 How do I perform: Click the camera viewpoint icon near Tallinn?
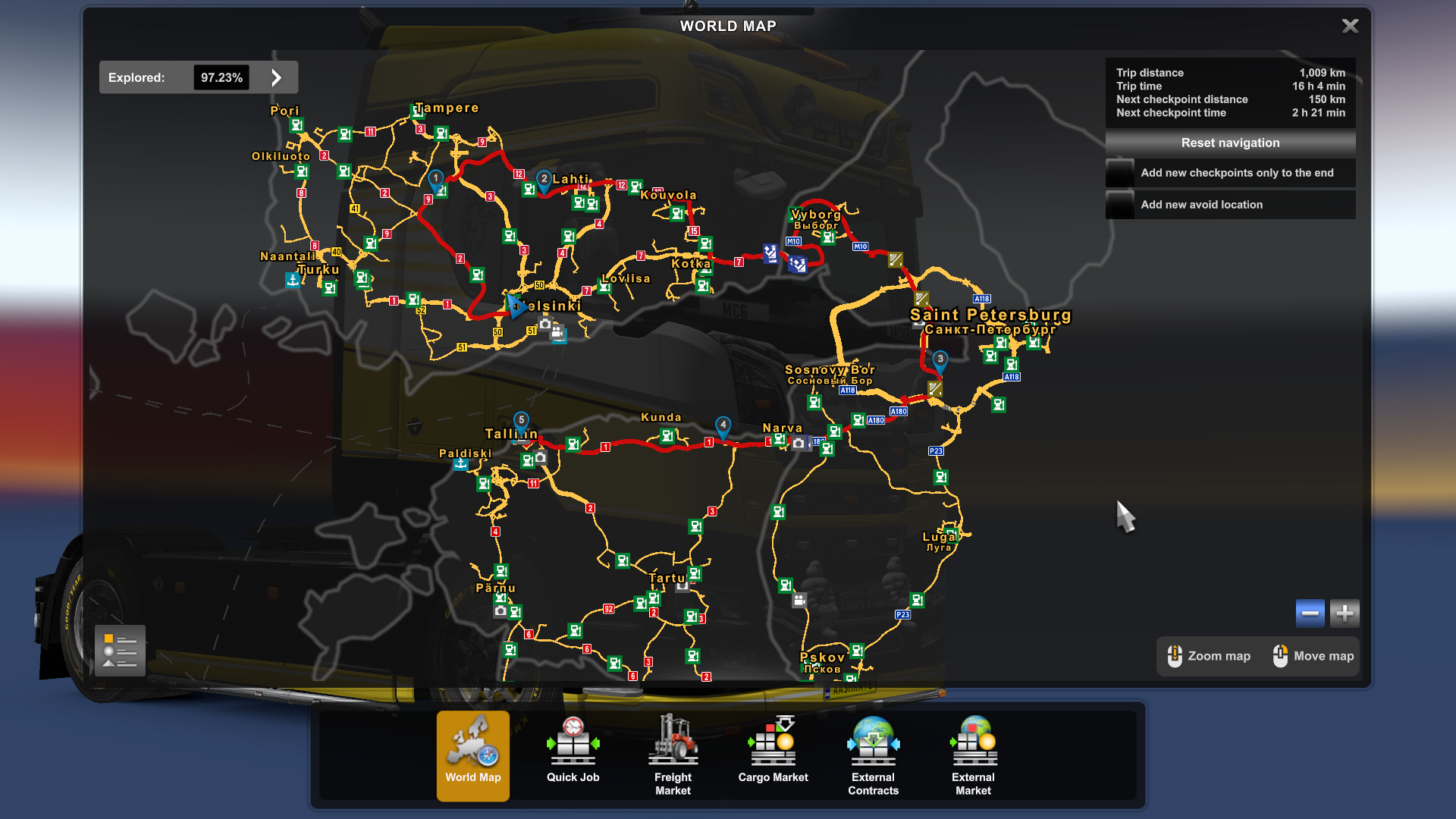539,457
